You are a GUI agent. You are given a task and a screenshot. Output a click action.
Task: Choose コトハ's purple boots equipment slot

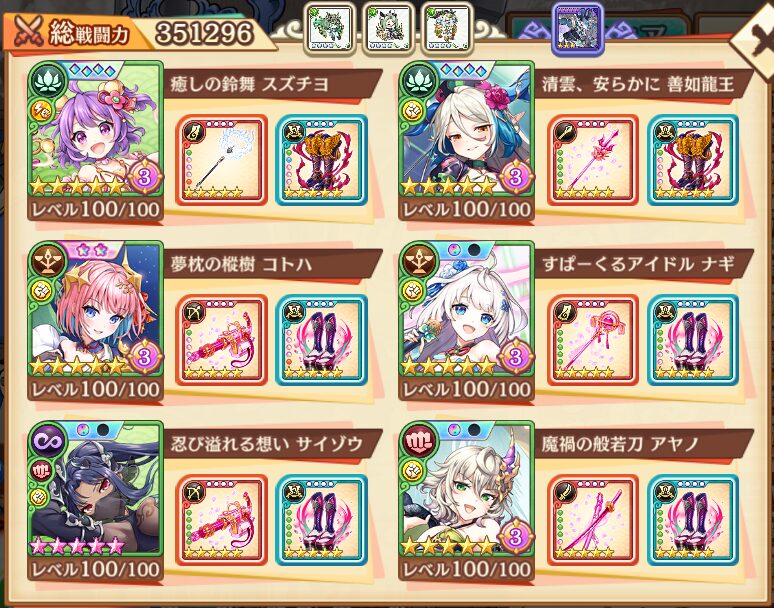[321, 340]
